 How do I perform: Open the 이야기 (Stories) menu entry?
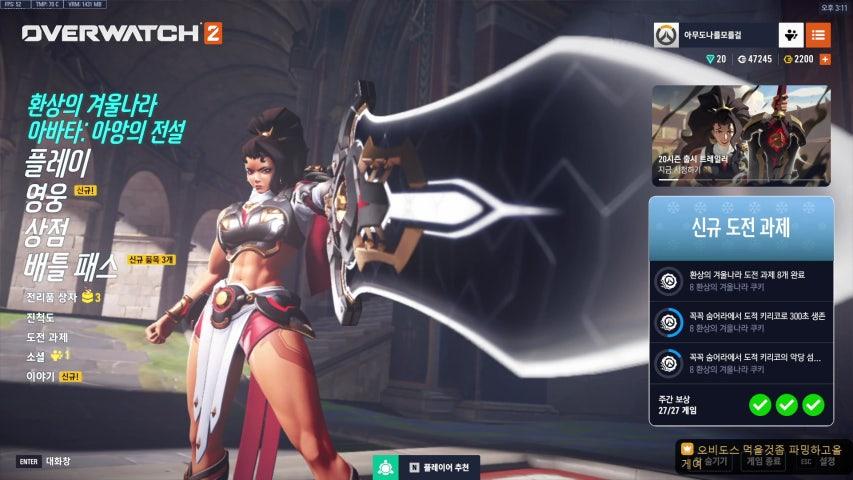[x=40, y=377]
